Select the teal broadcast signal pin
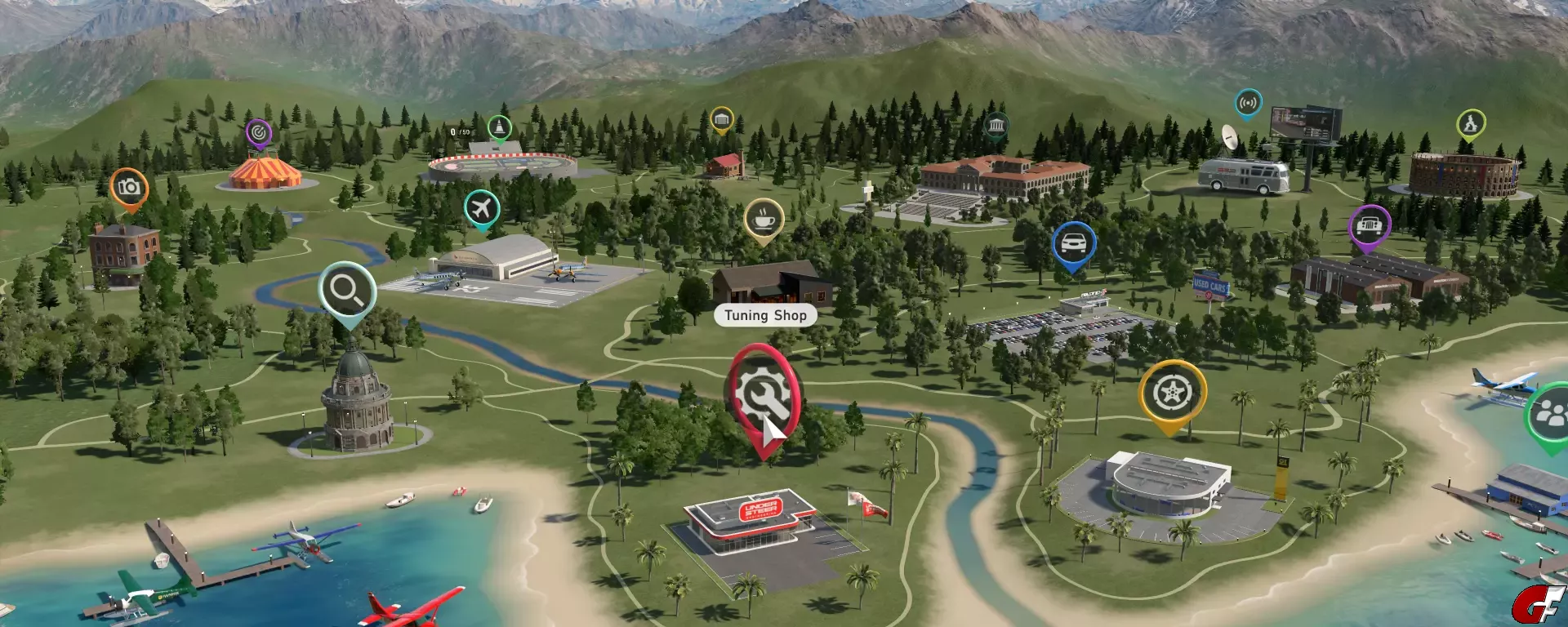Screen dimensions: 1568x627 (x=1248, y=103)
